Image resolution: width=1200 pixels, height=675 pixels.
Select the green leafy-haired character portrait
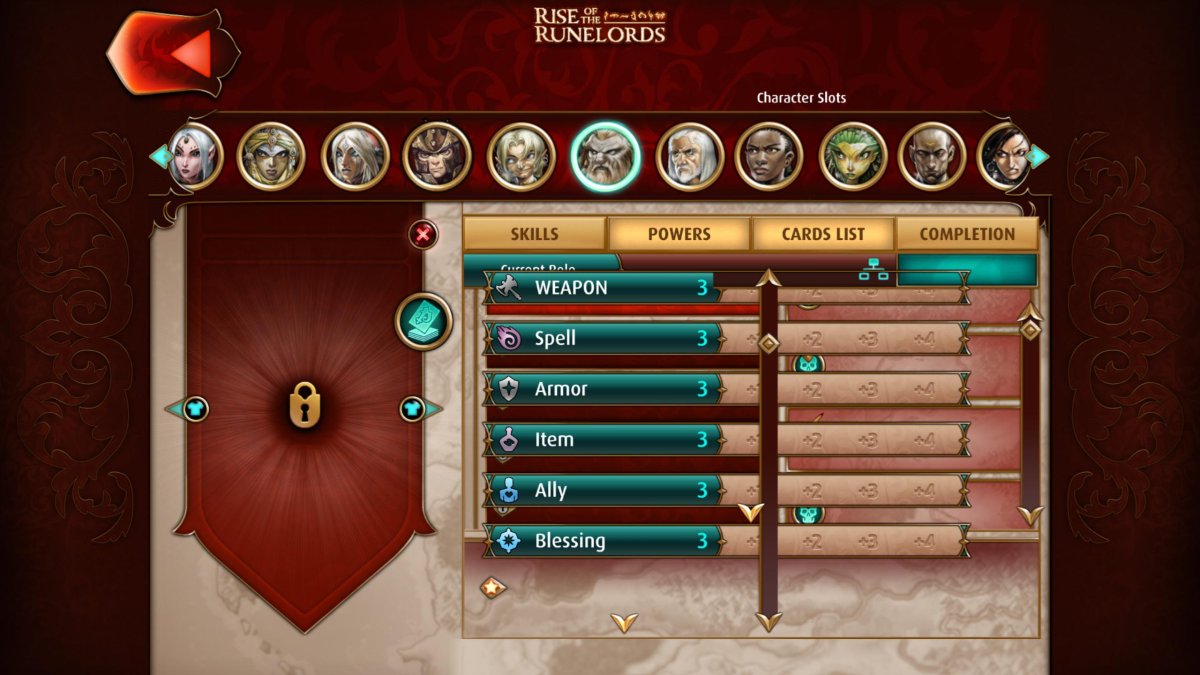click(x=852, y=156)
